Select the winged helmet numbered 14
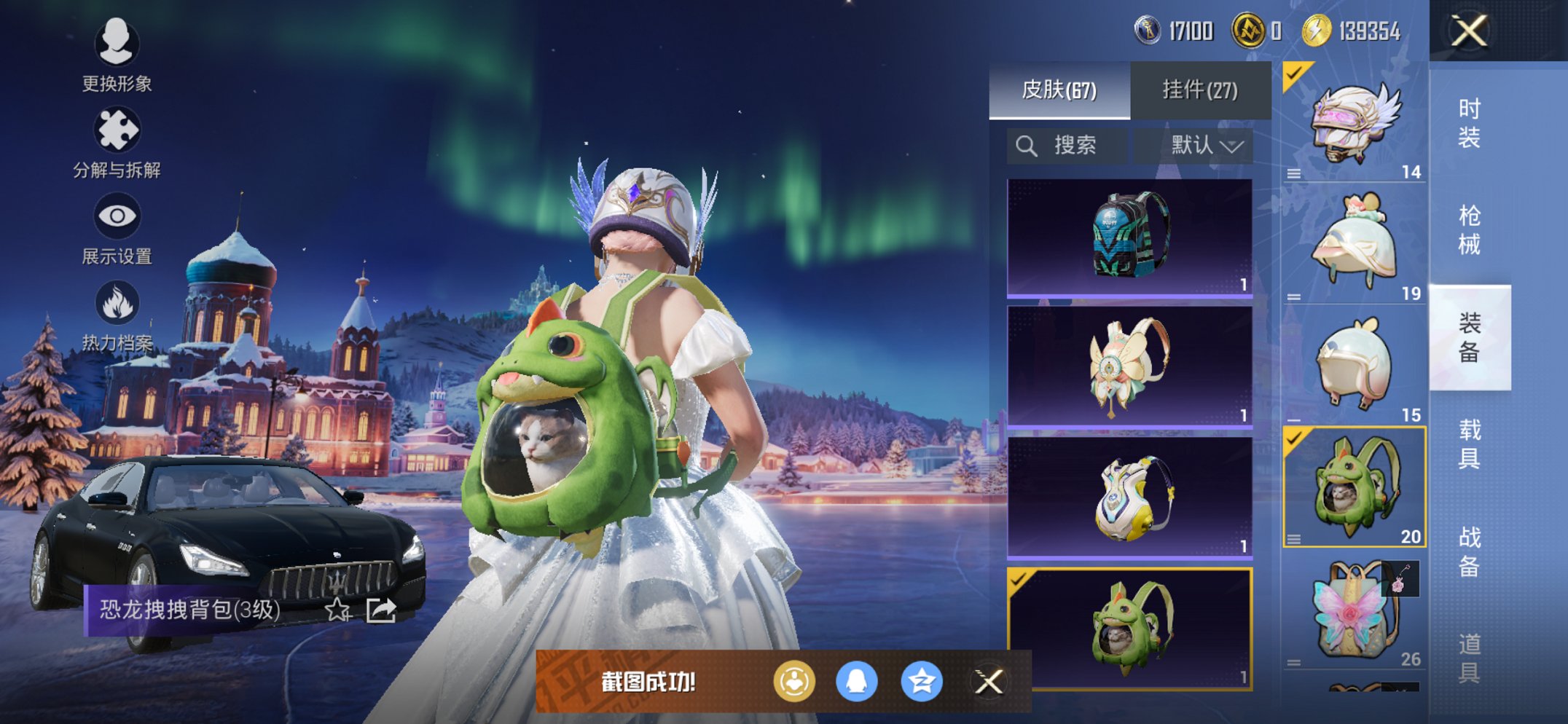Viewport: 1568px width, 724px height. pyautogui.click(x=1354, y=122)
